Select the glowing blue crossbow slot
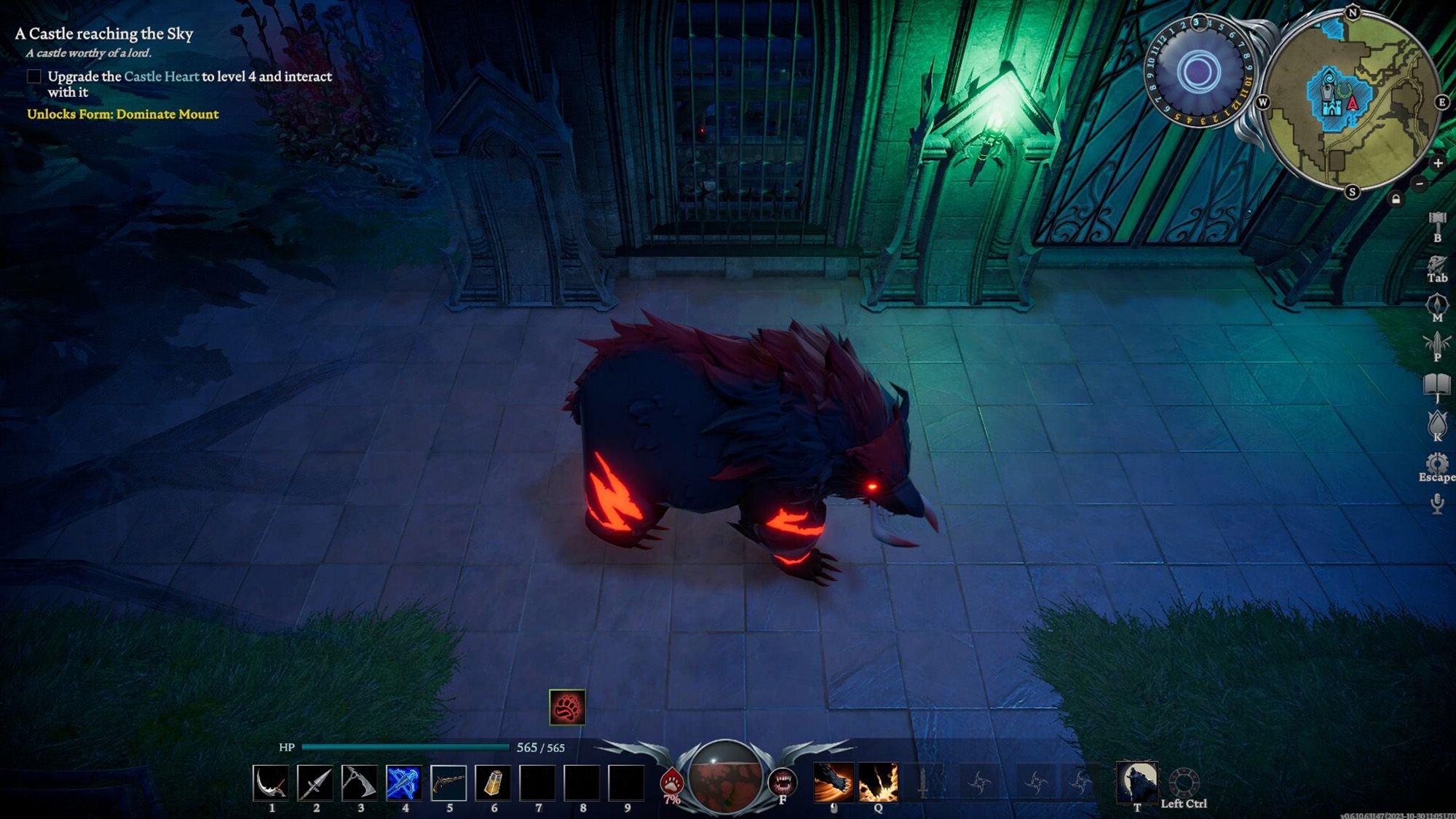 (x=403, y=783)
